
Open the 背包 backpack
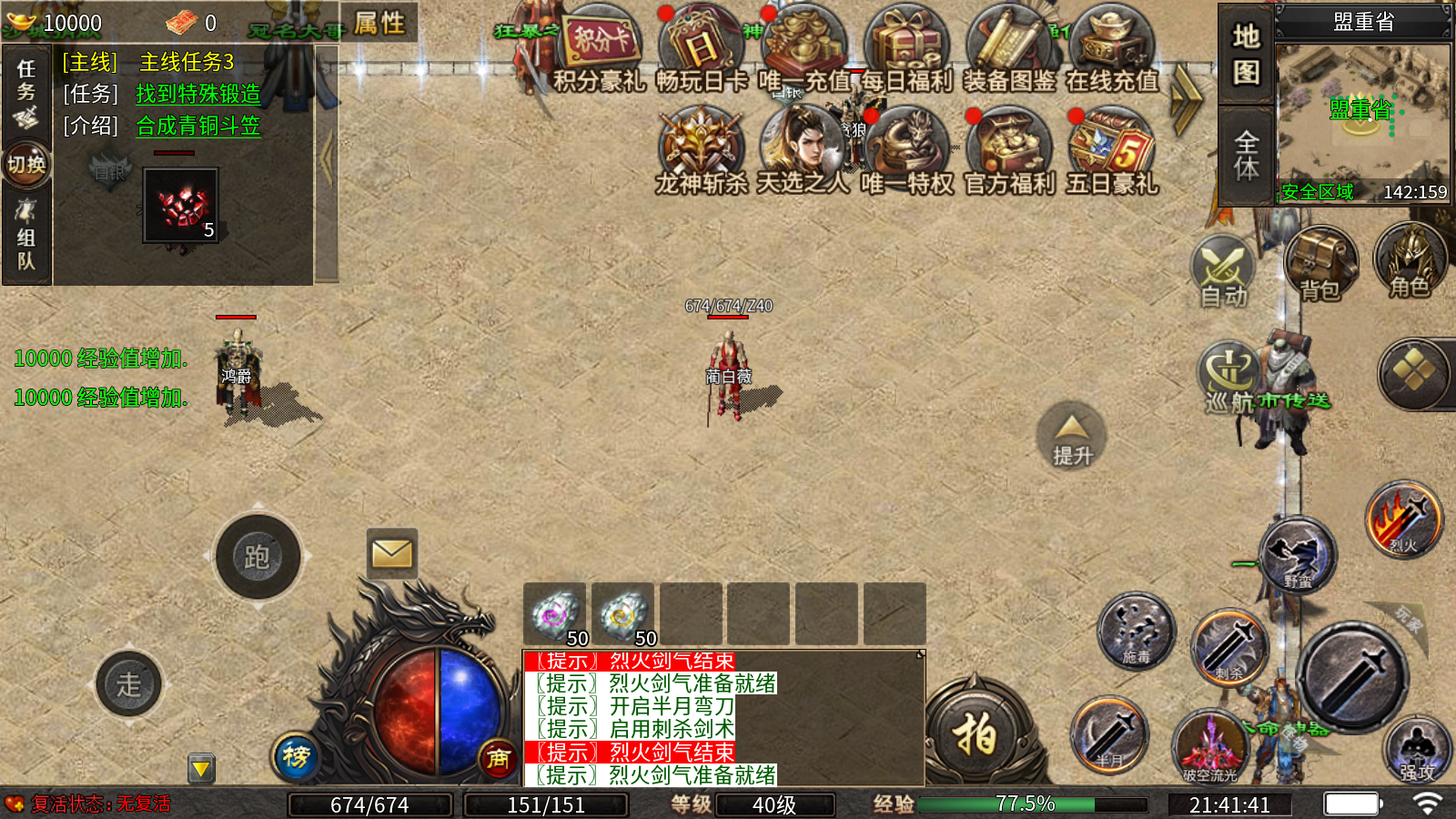pos(1320,264)
